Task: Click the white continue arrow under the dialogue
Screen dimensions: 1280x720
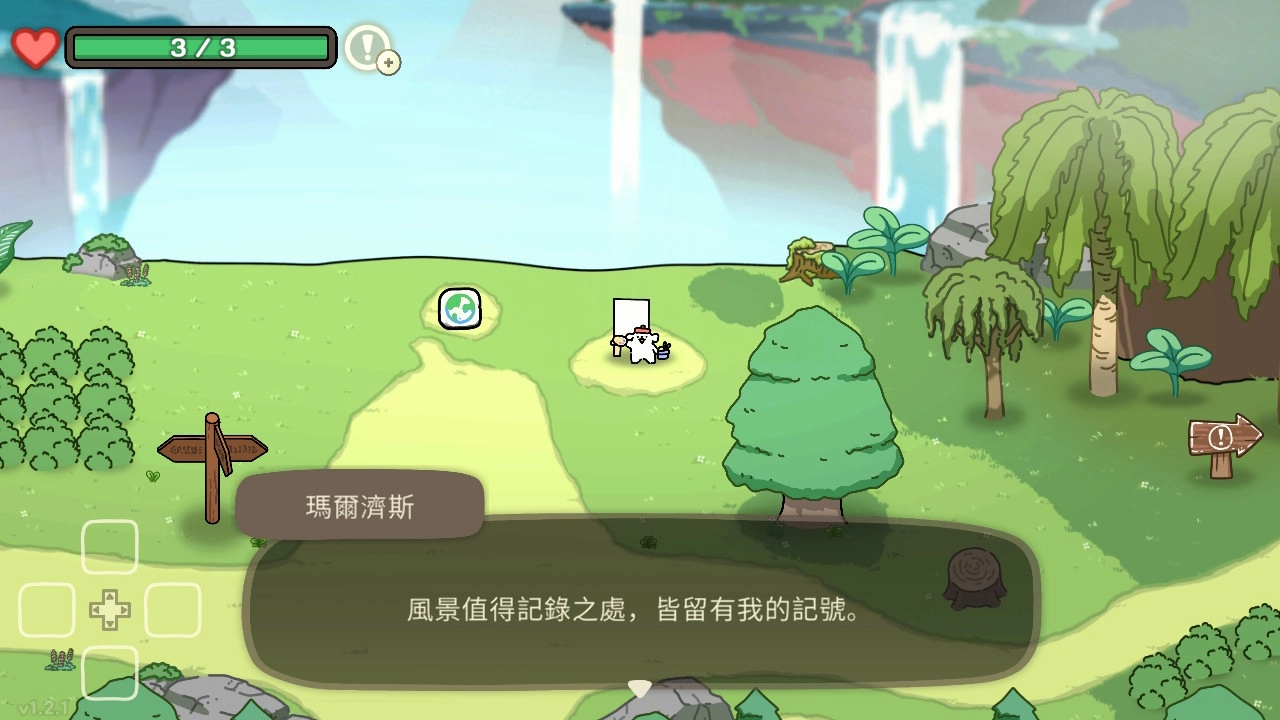Action: click(638, 686)
